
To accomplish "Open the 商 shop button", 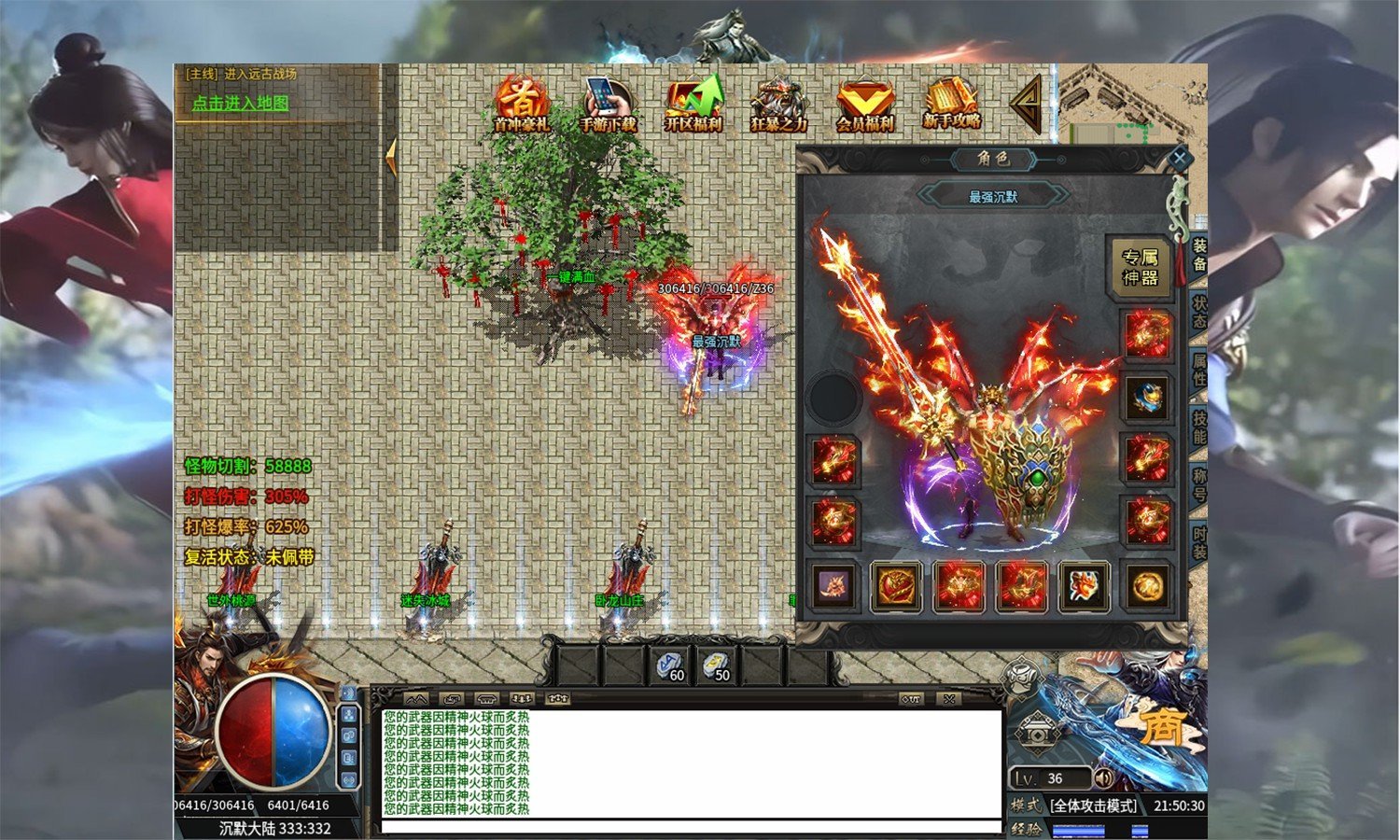I will [1162, 726].
